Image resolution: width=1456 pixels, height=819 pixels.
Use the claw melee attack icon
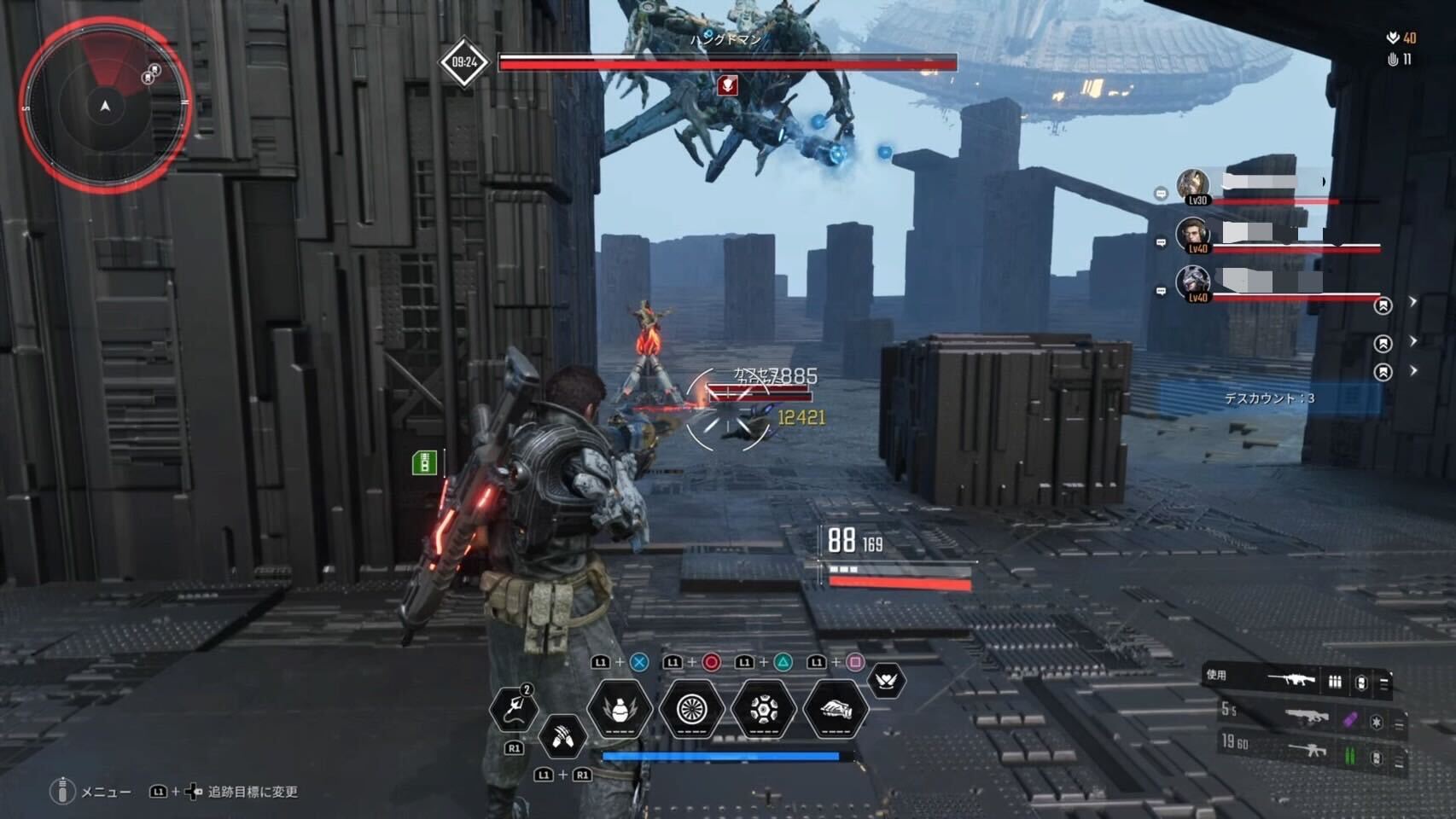[x=562, y=736]
